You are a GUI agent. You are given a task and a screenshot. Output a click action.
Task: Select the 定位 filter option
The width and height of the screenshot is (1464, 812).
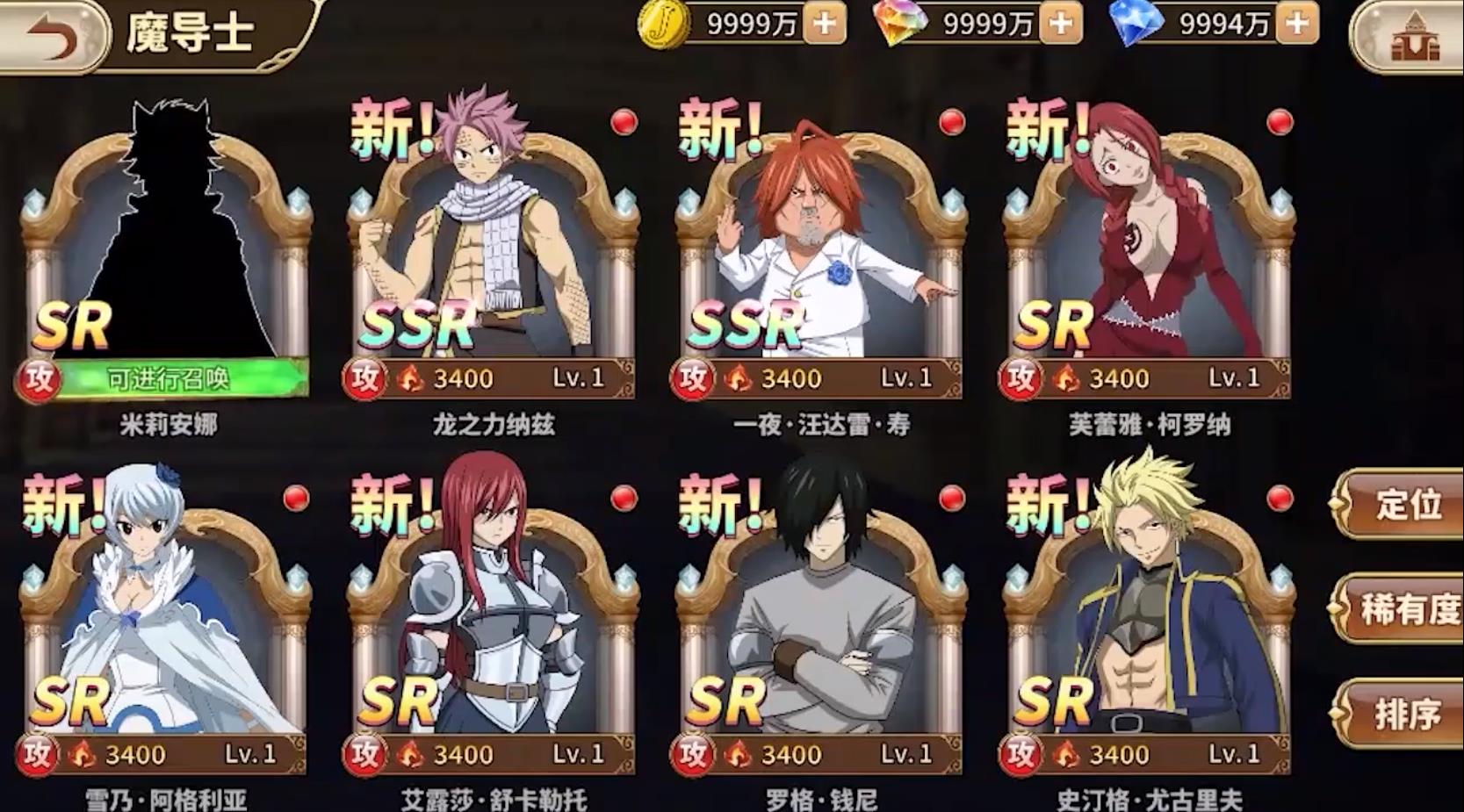[1411, 506]
